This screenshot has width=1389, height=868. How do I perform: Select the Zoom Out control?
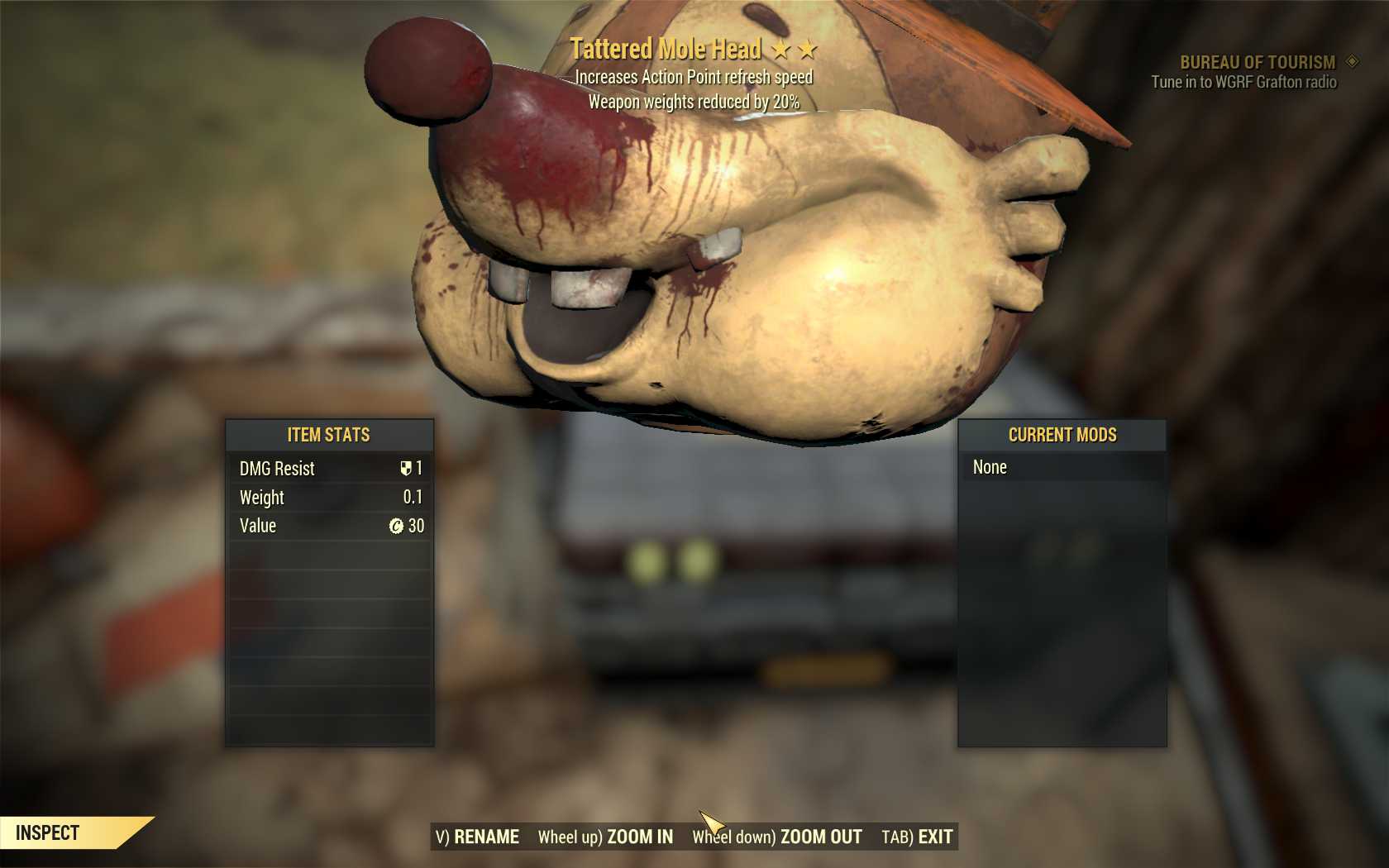tap(777, 837)
